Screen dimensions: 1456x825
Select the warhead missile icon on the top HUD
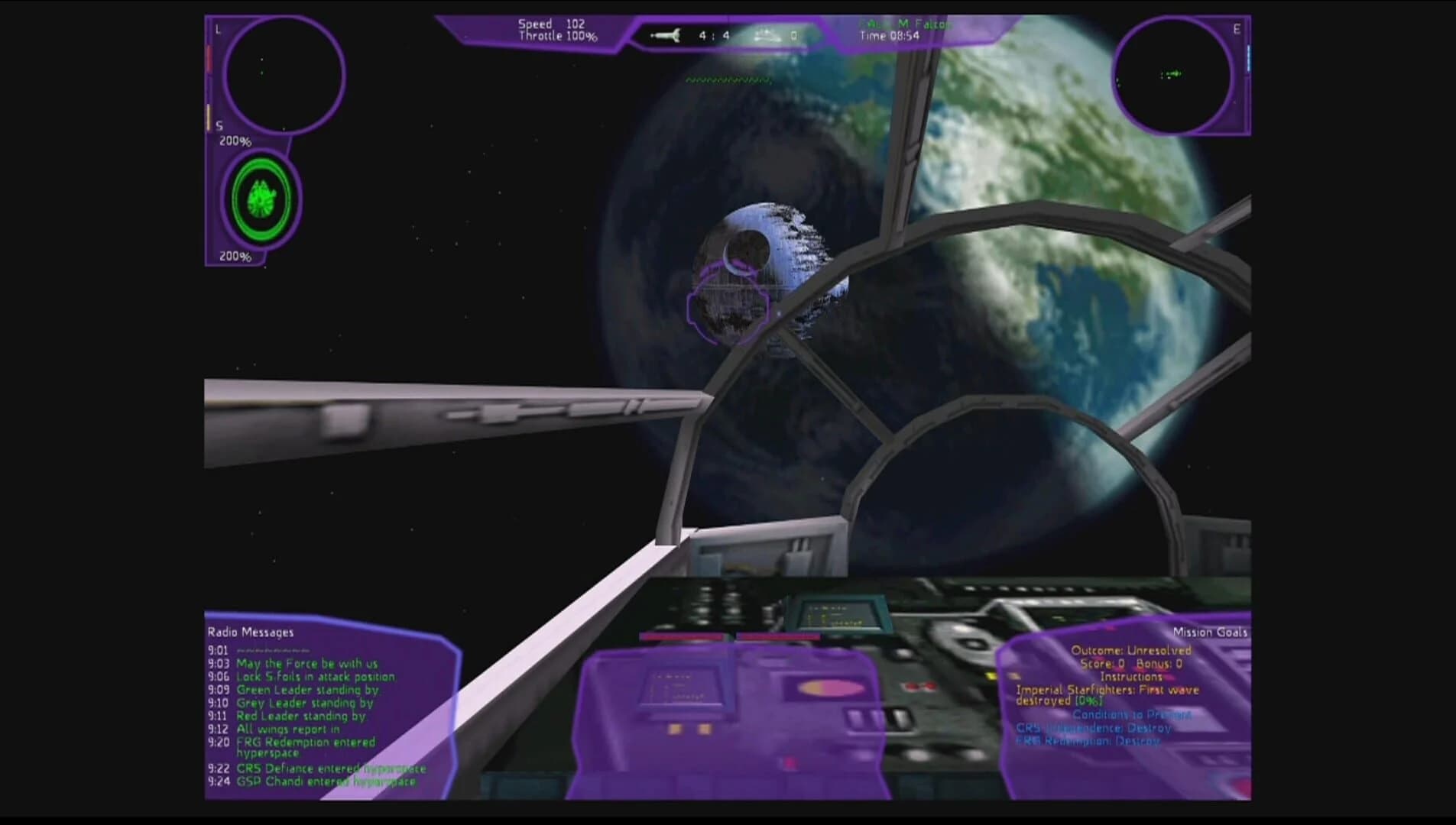[665, 34]
